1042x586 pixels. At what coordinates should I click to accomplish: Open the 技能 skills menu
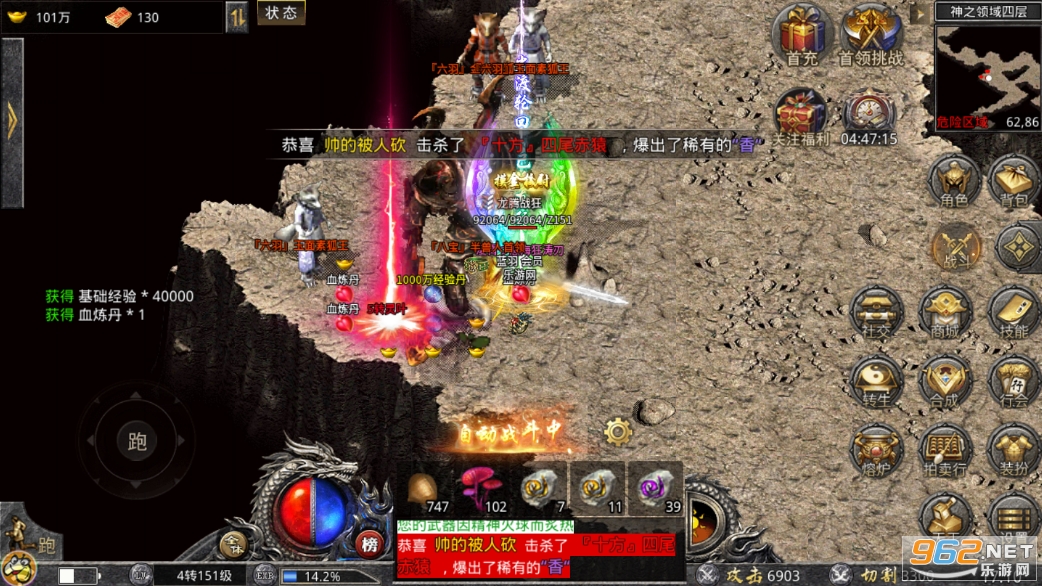(1013, 312)
